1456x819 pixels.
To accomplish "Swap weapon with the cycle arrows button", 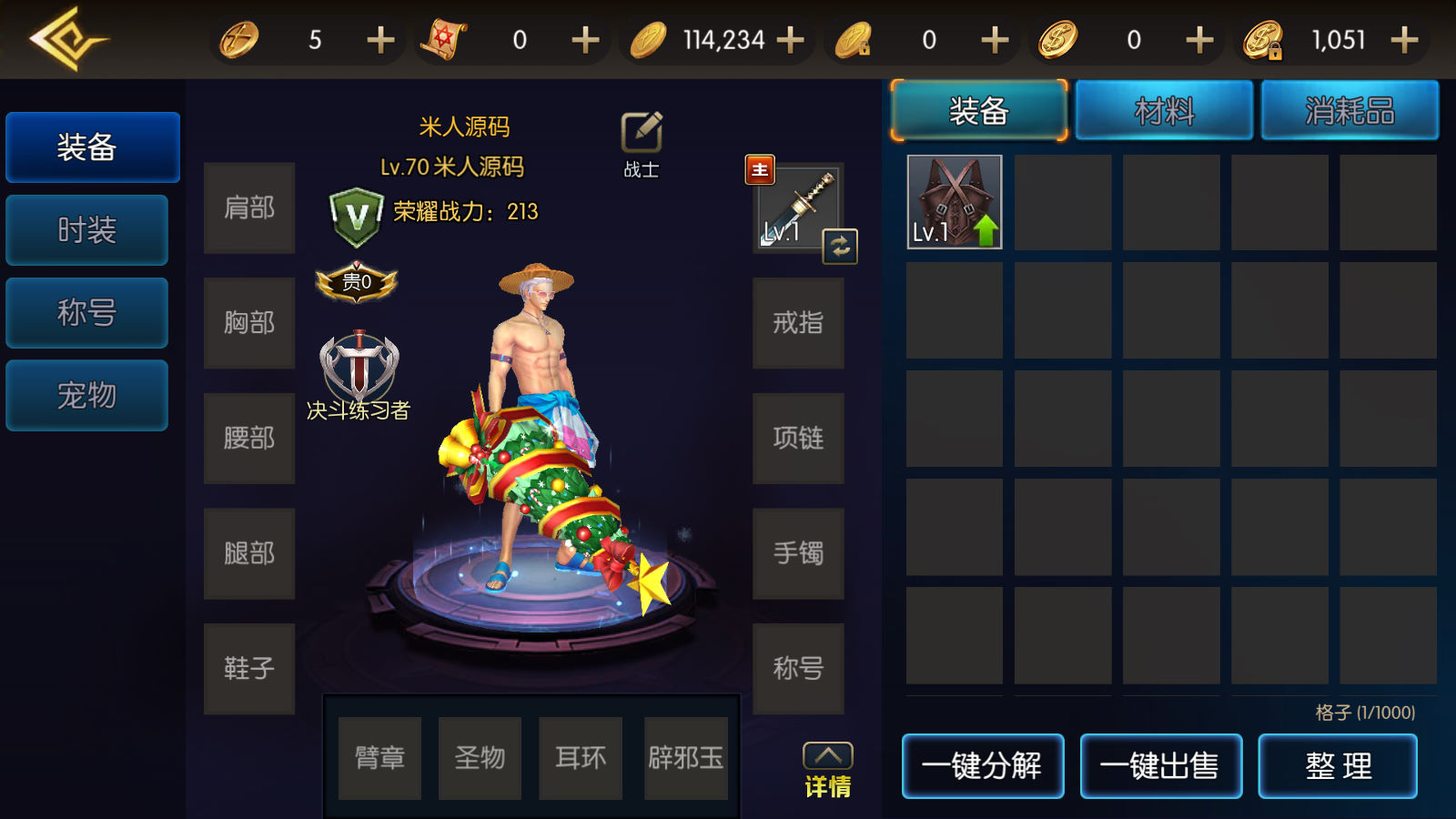I will coord(840,247).
